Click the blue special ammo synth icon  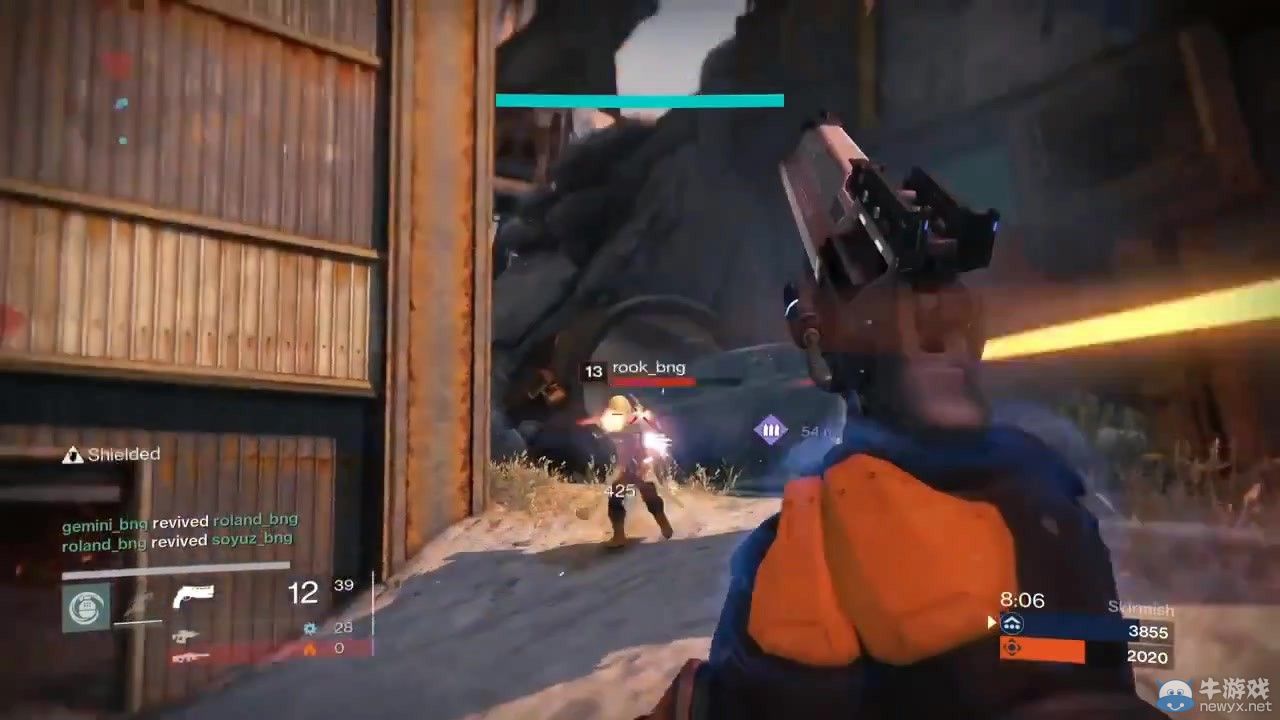(310, 628)
